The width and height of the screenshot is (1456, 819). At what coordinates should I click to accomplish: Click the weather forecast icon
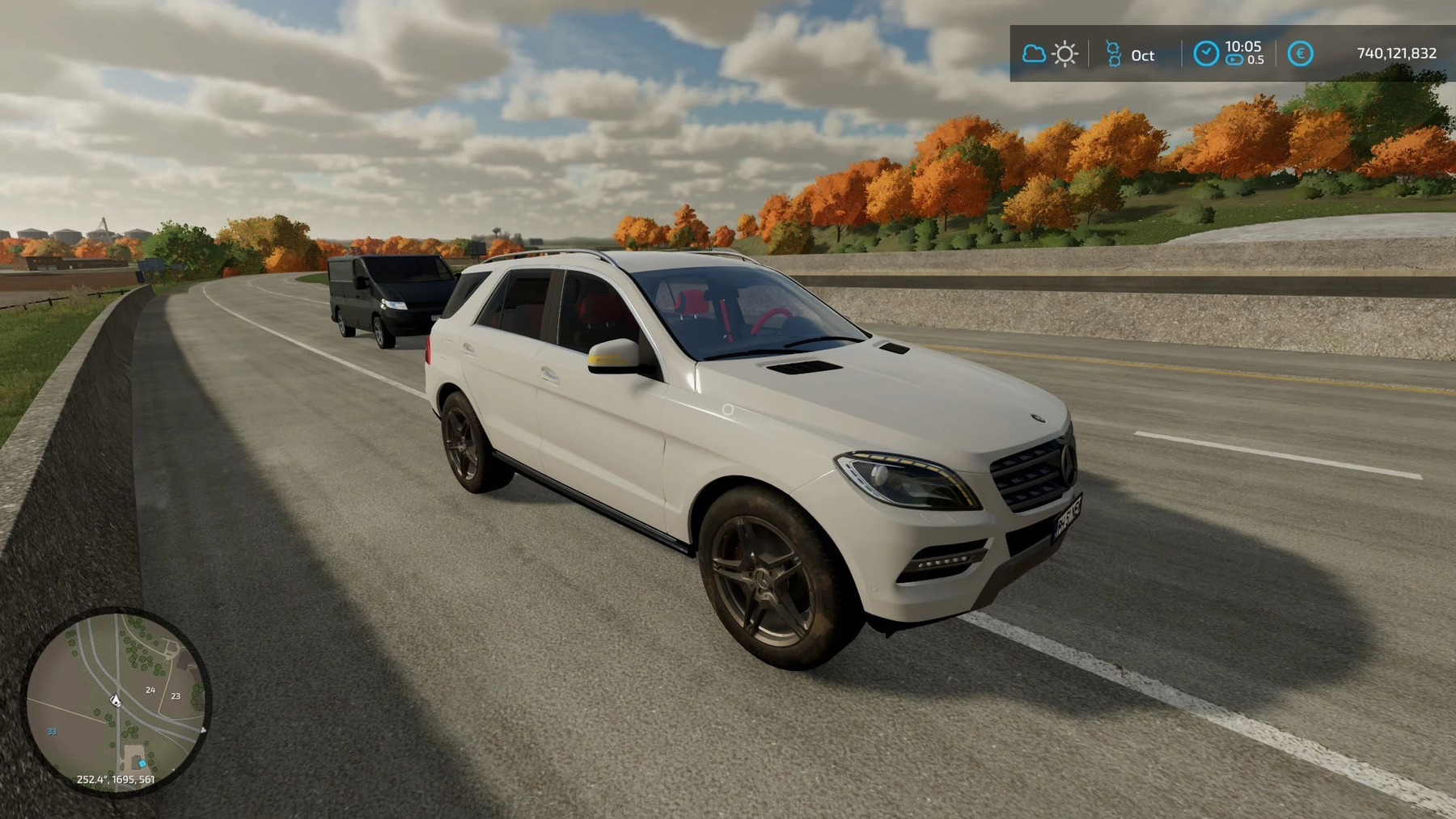coord(1050,54)
